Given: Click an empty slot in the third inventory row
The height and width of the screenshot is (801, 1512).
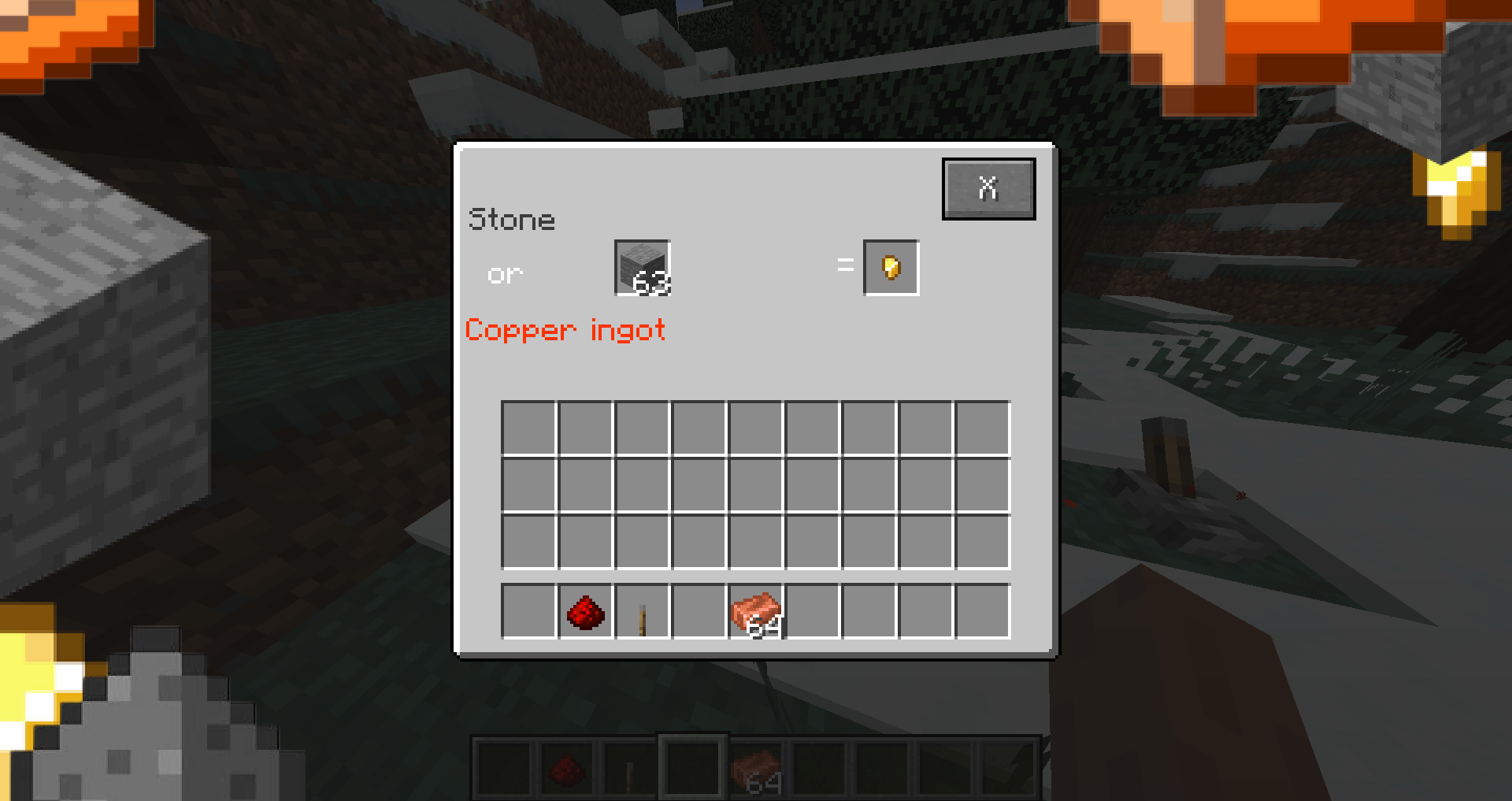Looking at the screenshot, I should (756, 539).
